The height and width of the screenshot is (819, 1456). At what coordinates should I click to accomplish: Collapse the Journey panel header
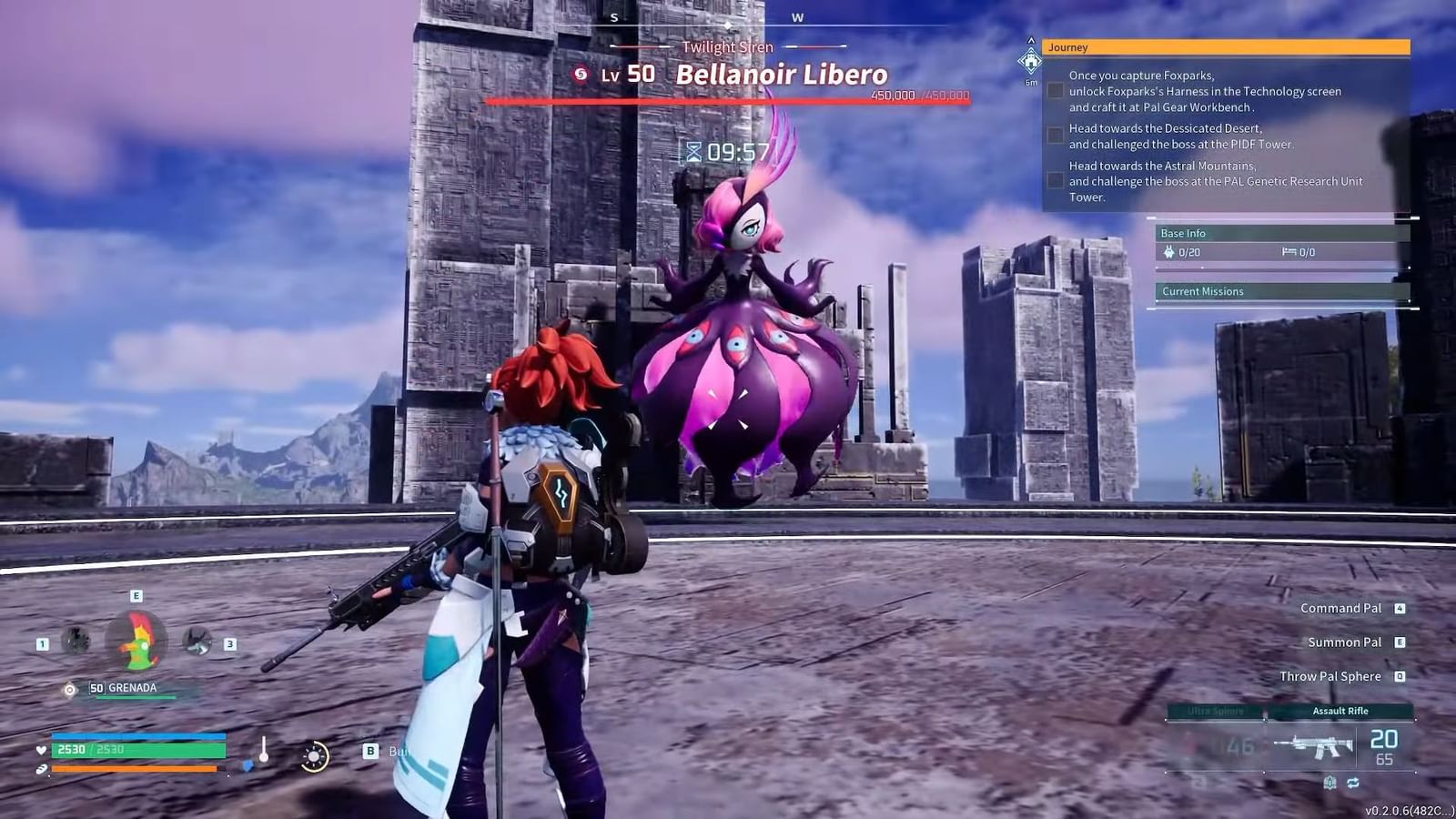pos(1228,46)
